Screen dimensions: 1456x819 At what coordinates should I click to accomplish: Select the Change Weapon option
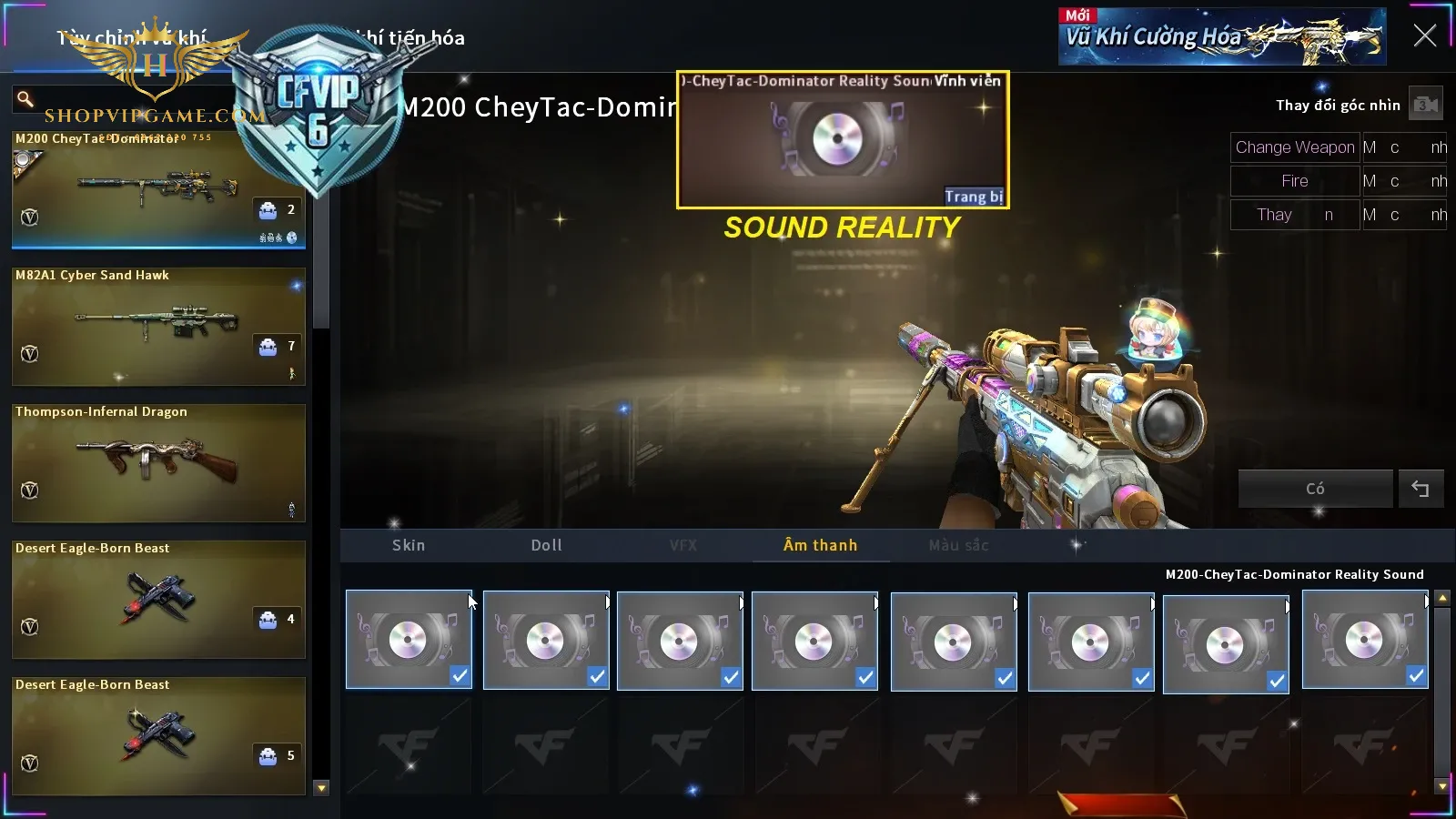[x=1294, y=147]
